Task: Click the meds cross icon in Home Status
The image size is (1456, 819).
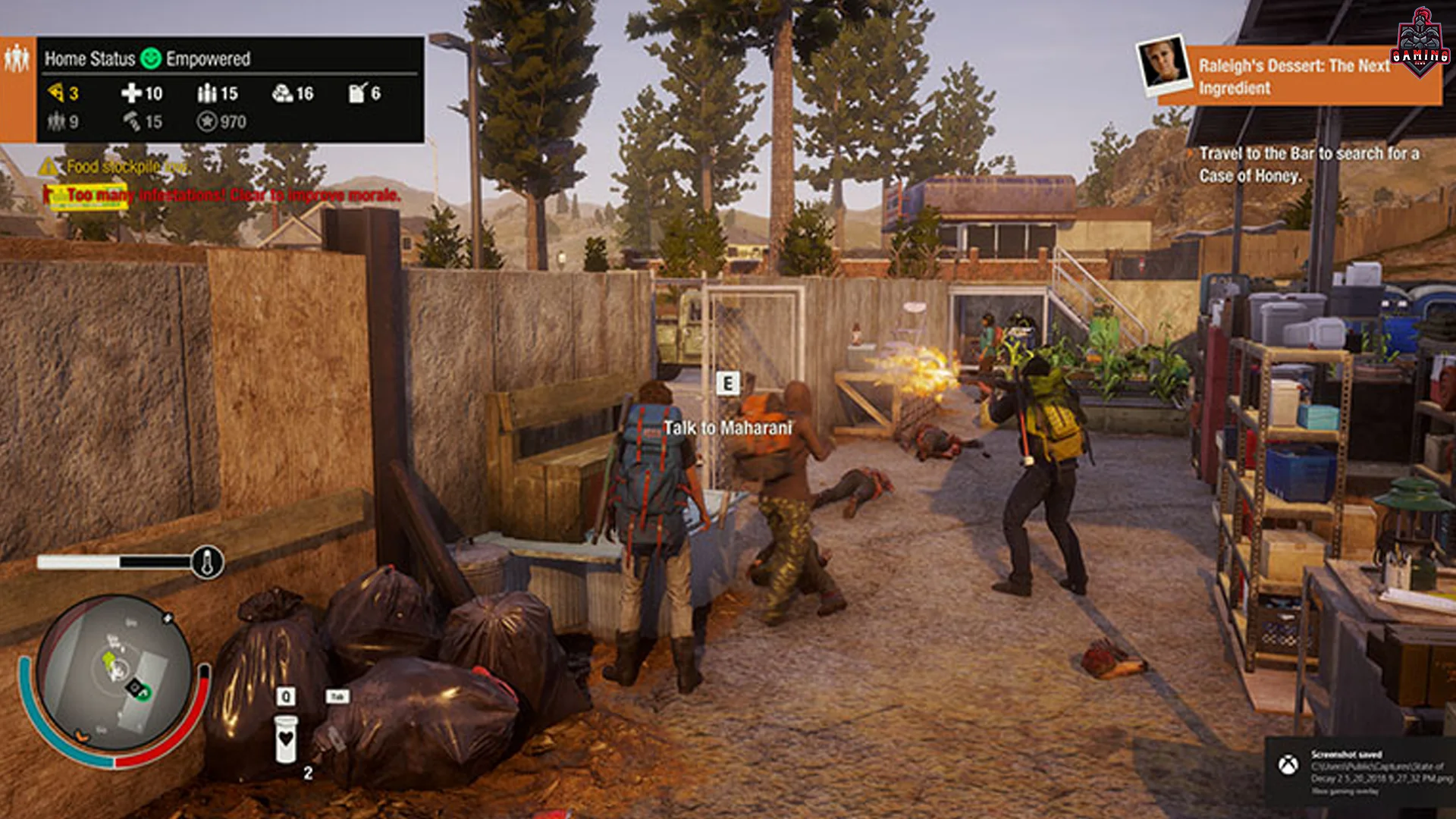Action: [130, 94]
